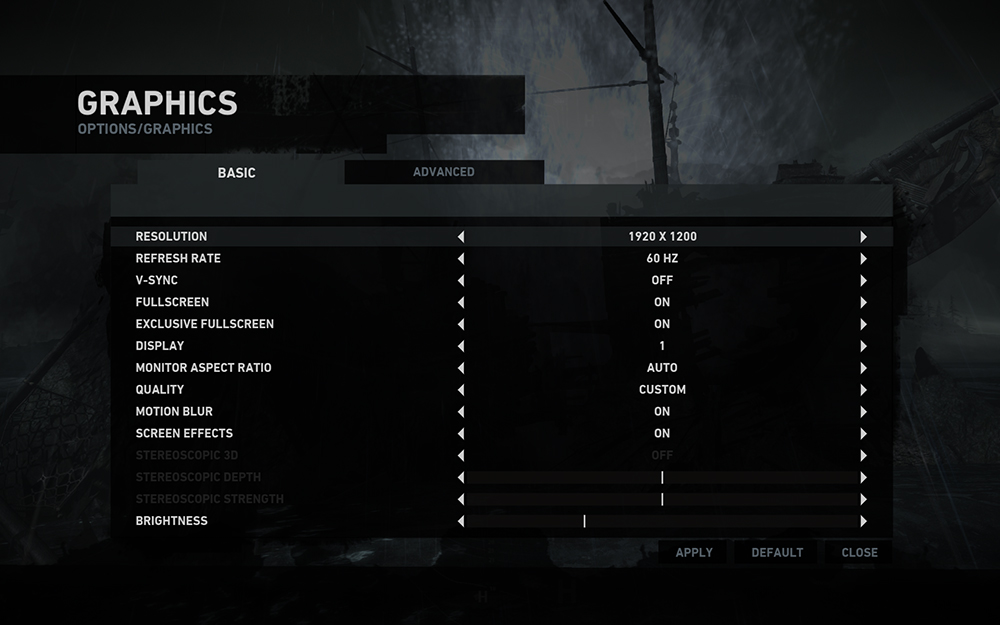1000x625 pixels.
Task: Close the graphics options menu
Action: 859,552
